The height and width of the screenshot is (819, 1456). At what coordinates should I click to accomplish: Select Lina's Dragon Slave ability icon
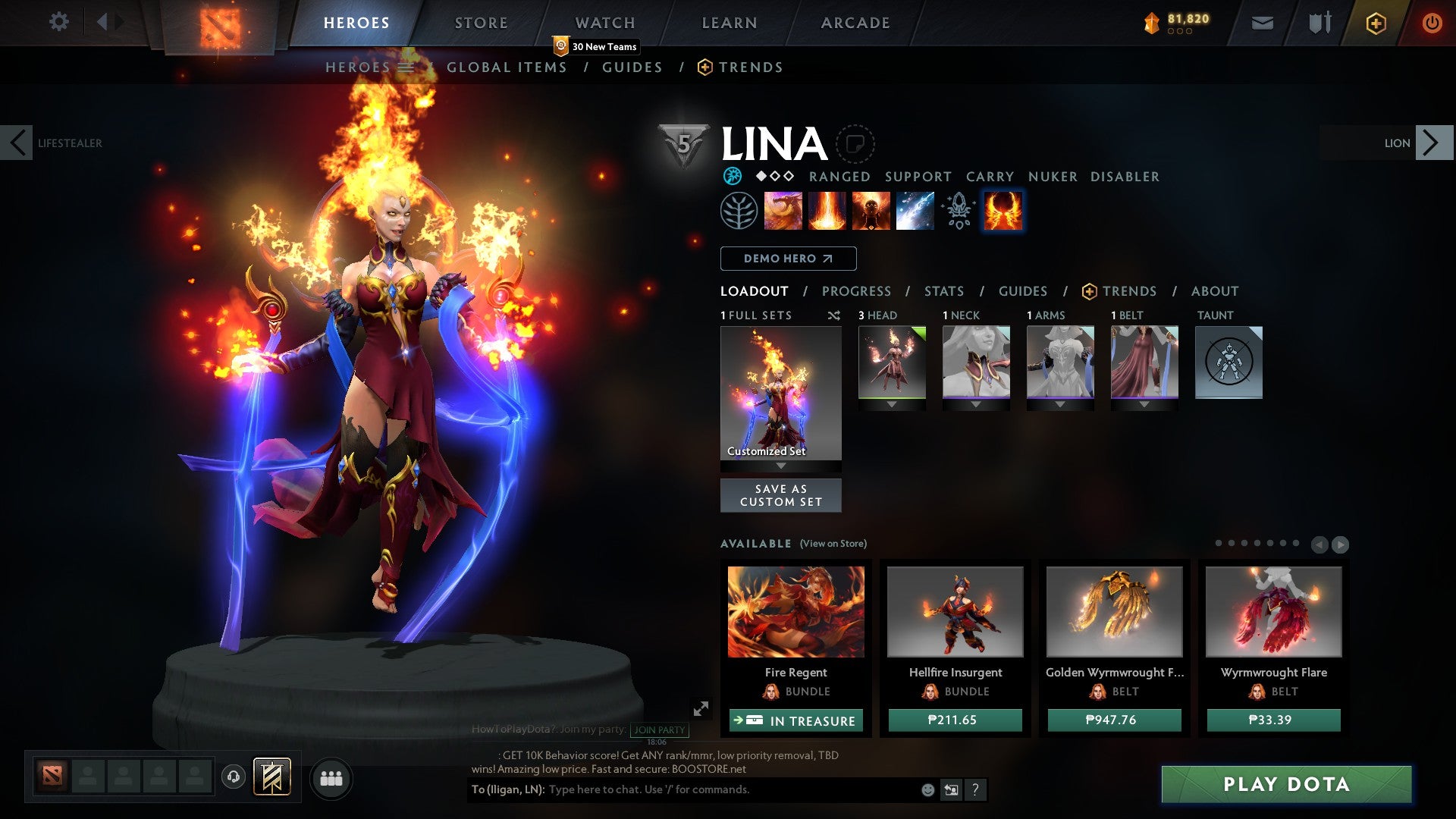click(782, 211)
